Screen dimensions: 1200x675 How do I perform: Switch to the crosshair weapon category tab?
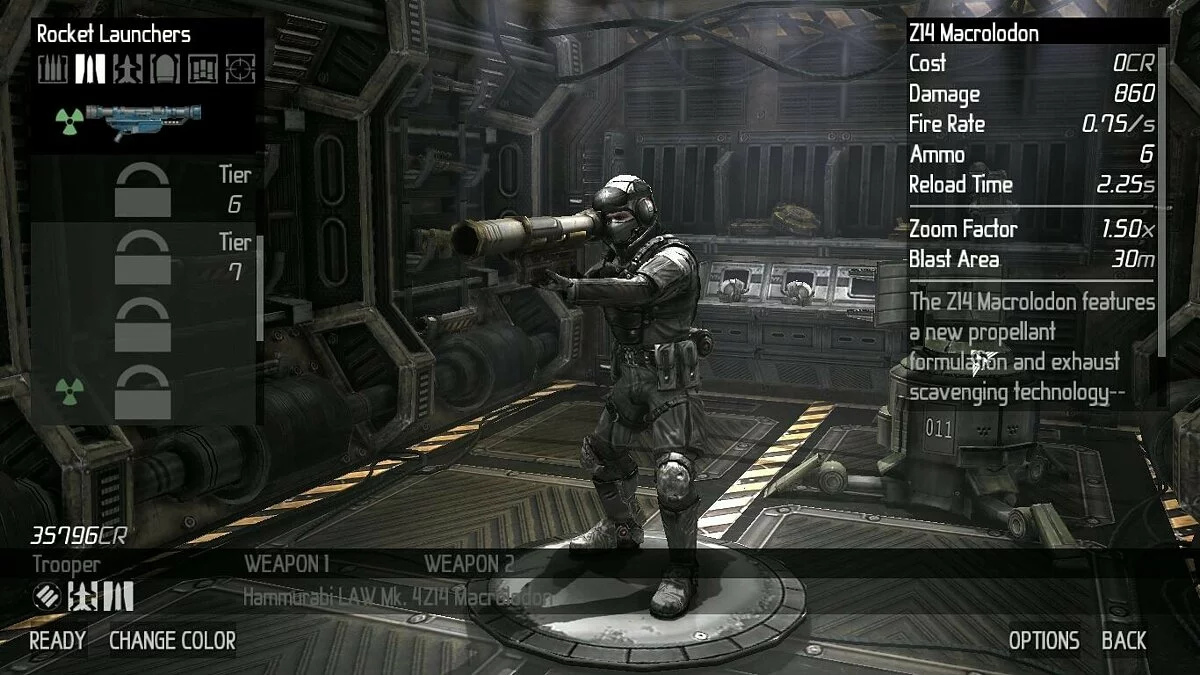point(240,69)
